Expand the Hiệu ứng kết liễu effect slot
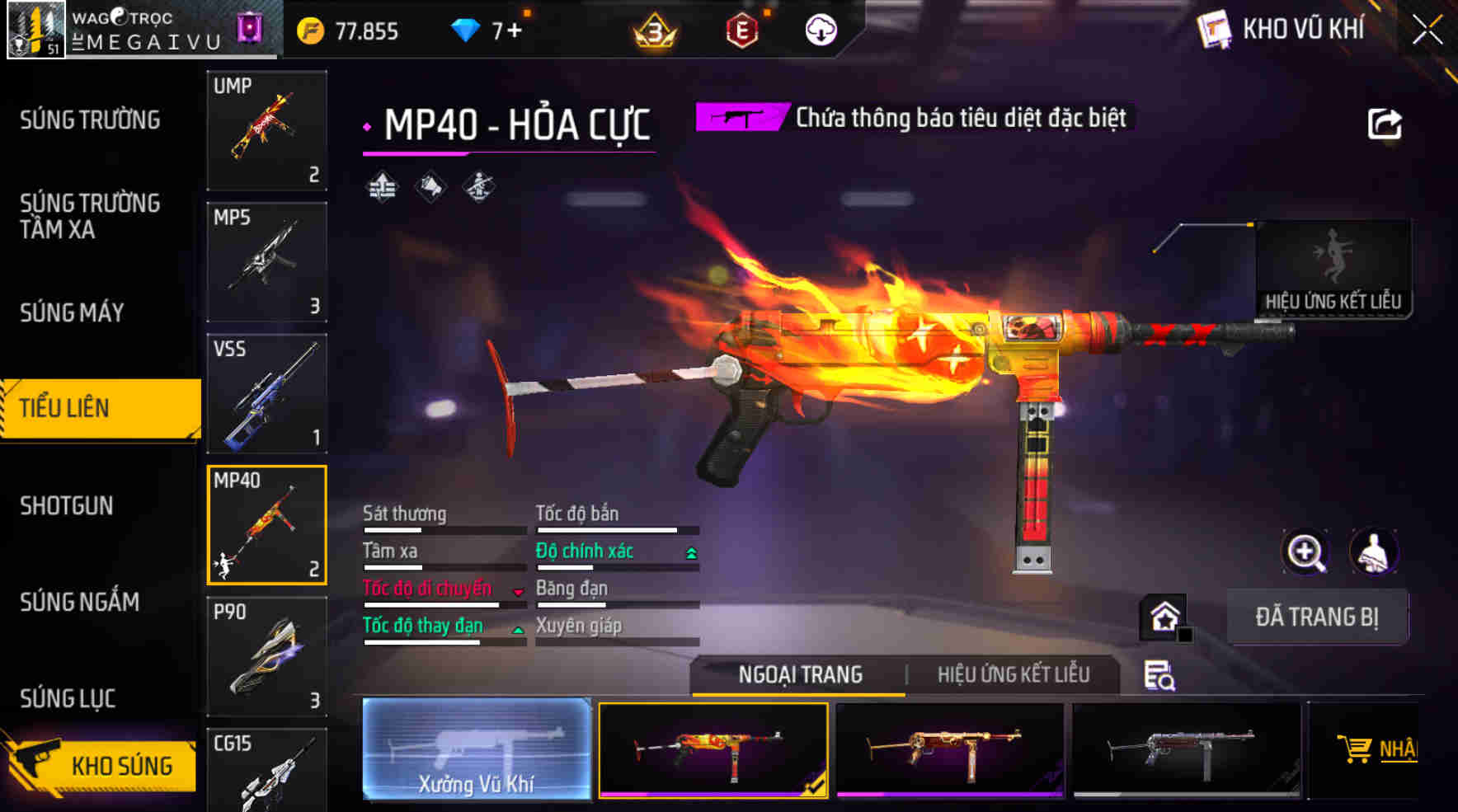Viewport: 1458px width, 812px height. click(1333, 264)
